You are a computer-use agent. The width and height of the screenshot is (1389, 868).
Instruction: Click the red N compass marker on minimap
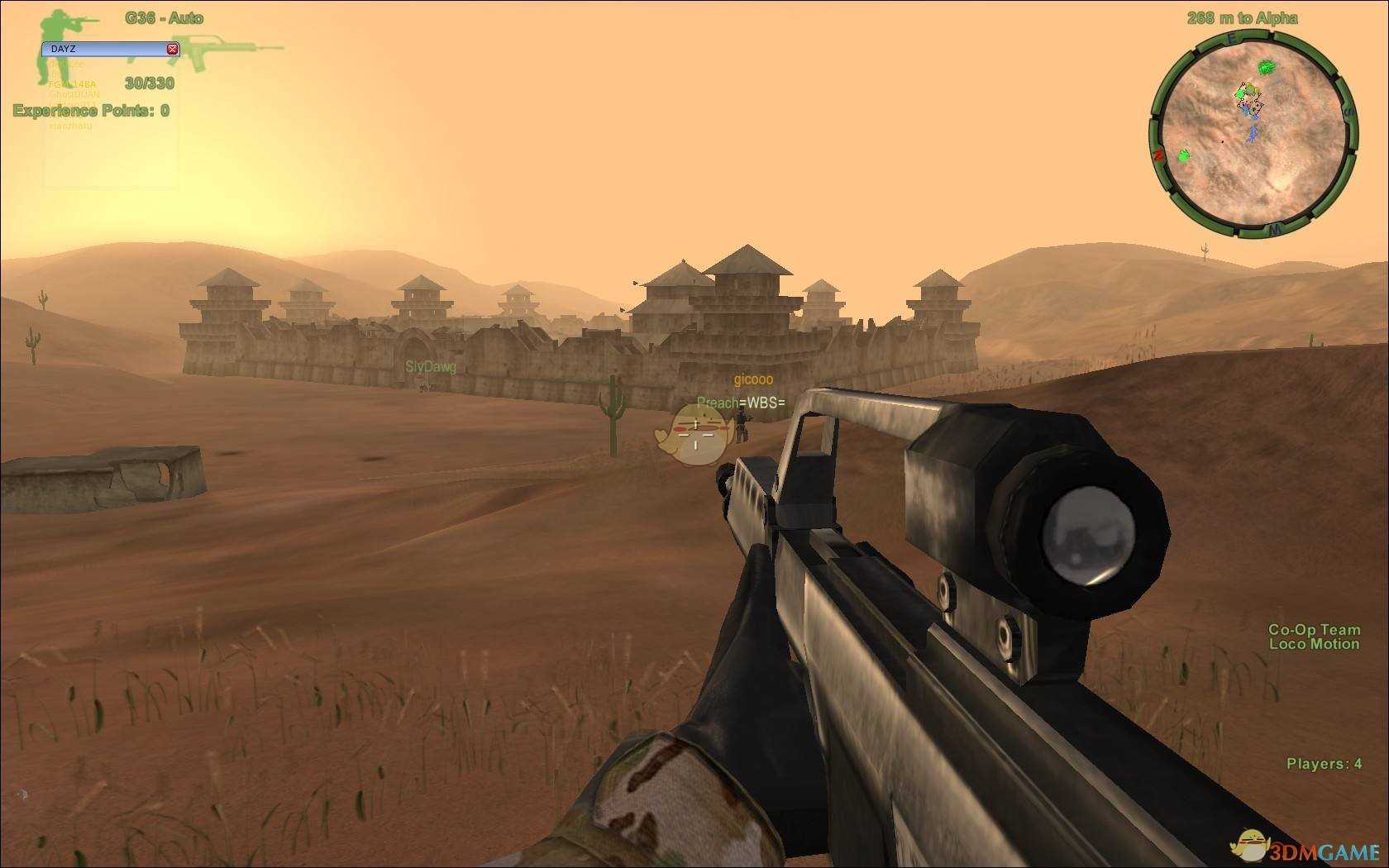tap(1158, 155)
